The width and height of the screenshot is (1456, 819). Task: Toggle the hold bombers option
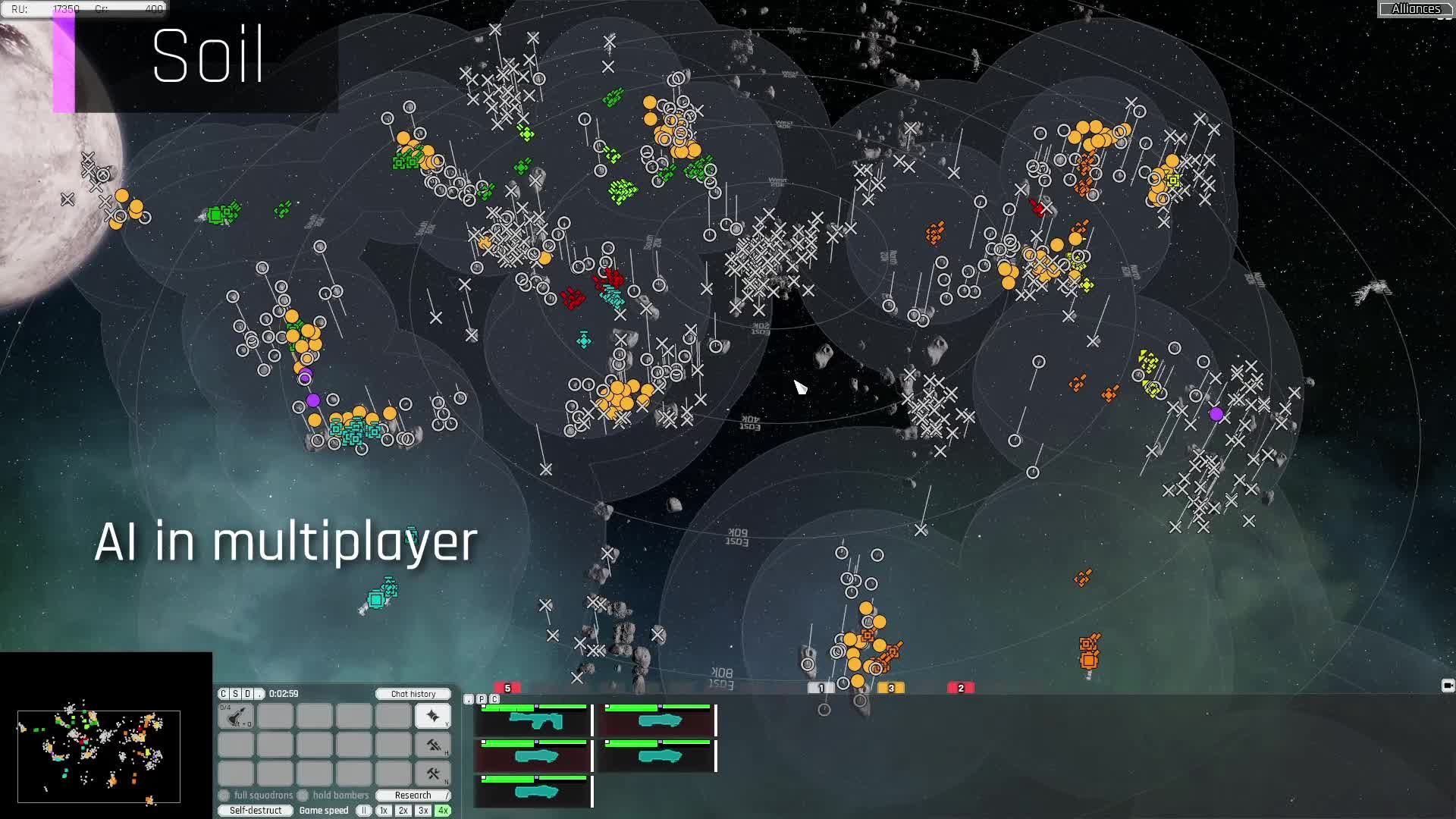pos(303,795)
